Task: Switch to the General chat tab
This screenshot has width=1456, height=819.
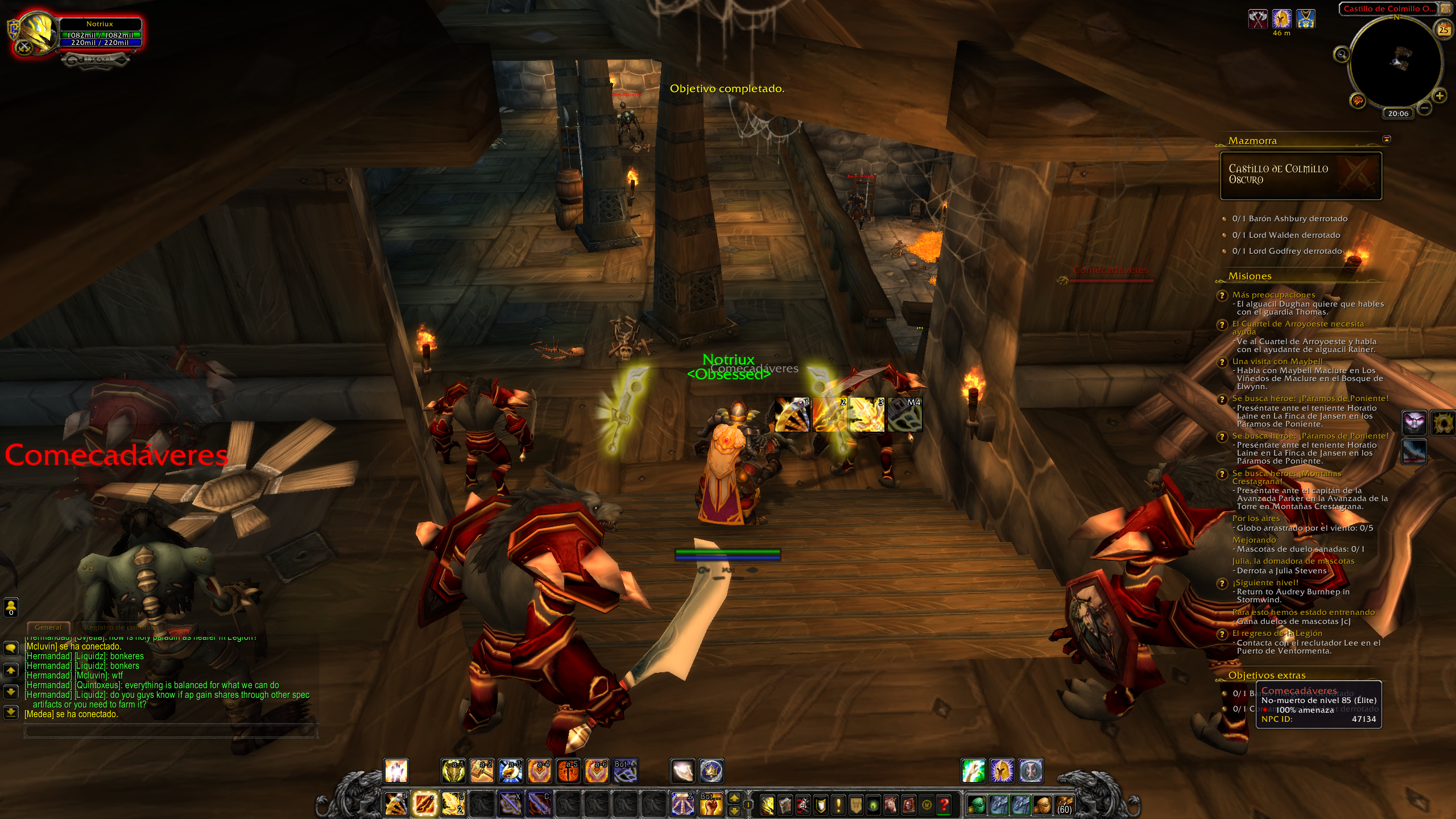Action: 48,627
